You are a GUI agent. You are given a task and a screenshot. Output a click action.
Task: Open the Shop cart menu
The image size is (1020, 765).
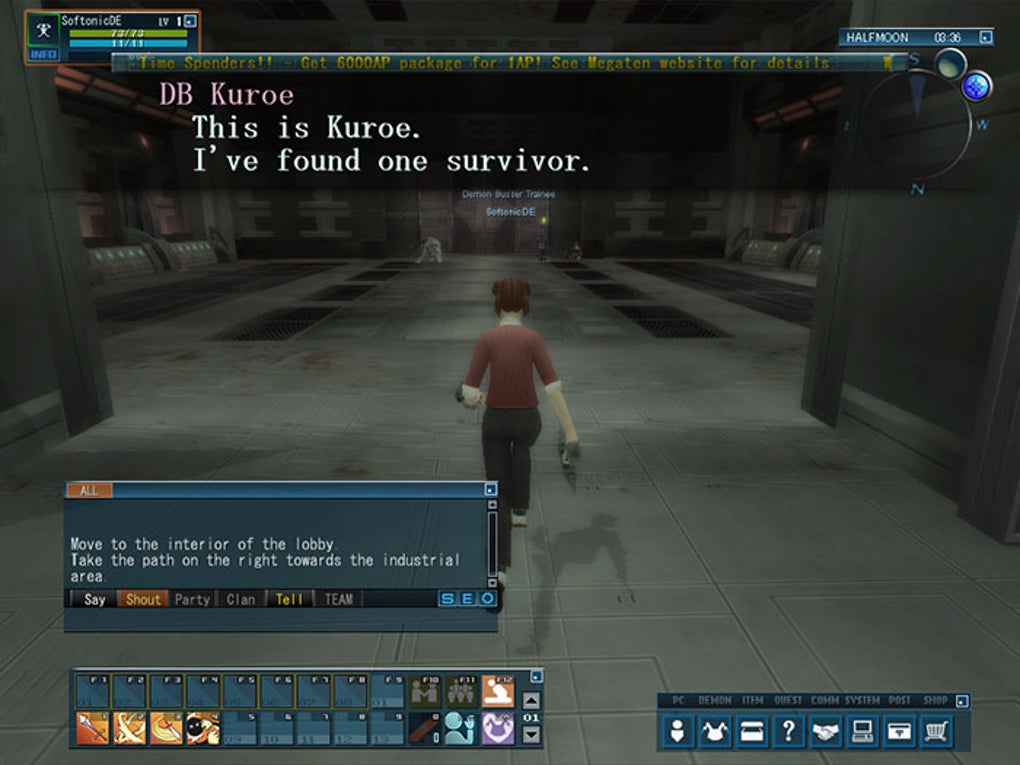(x=935, y=732)
